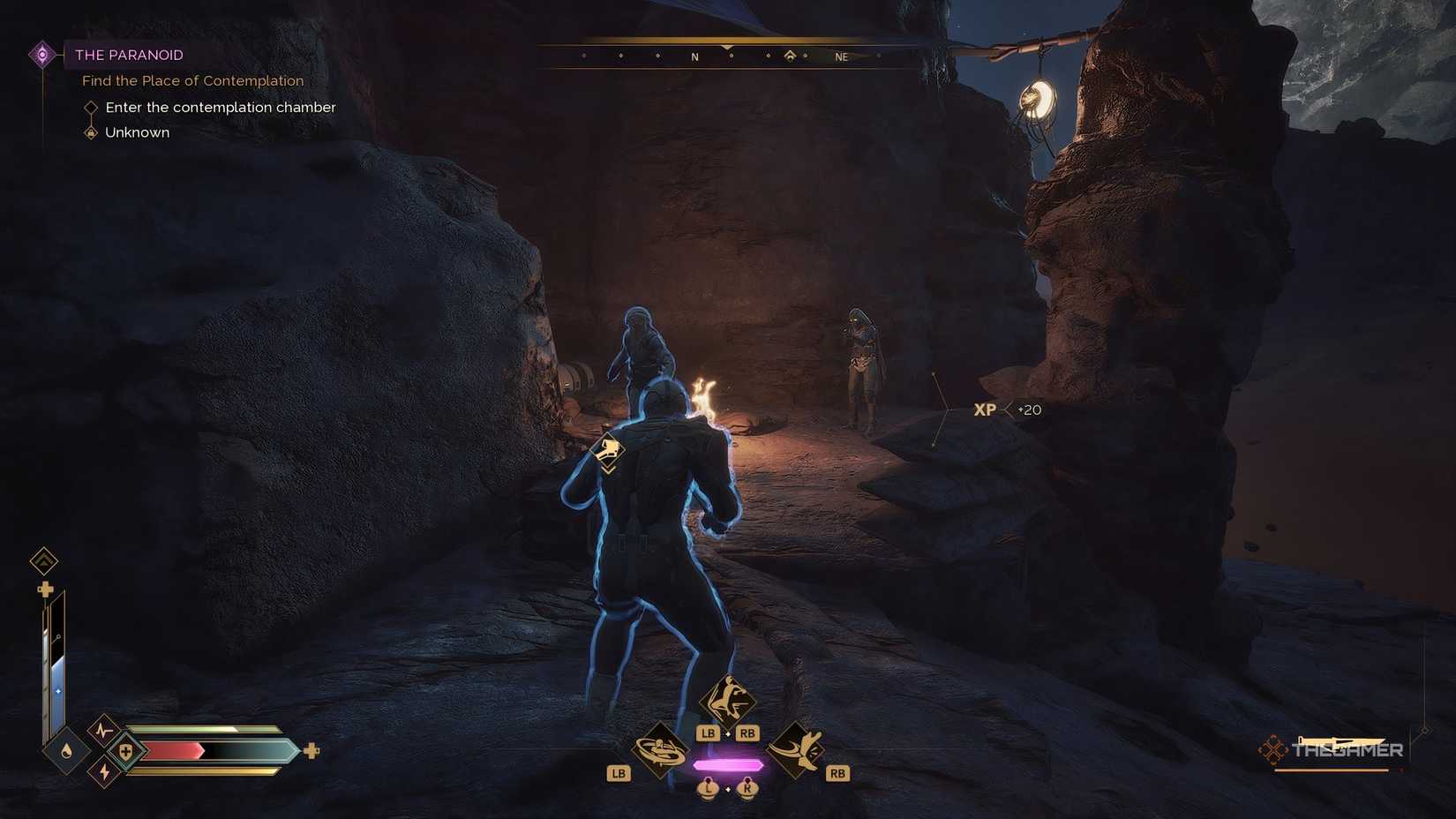This screenshot has width=1456, height=819.
Task: Click the plus icon next to the health bar
Action: (x=311, y=751)
